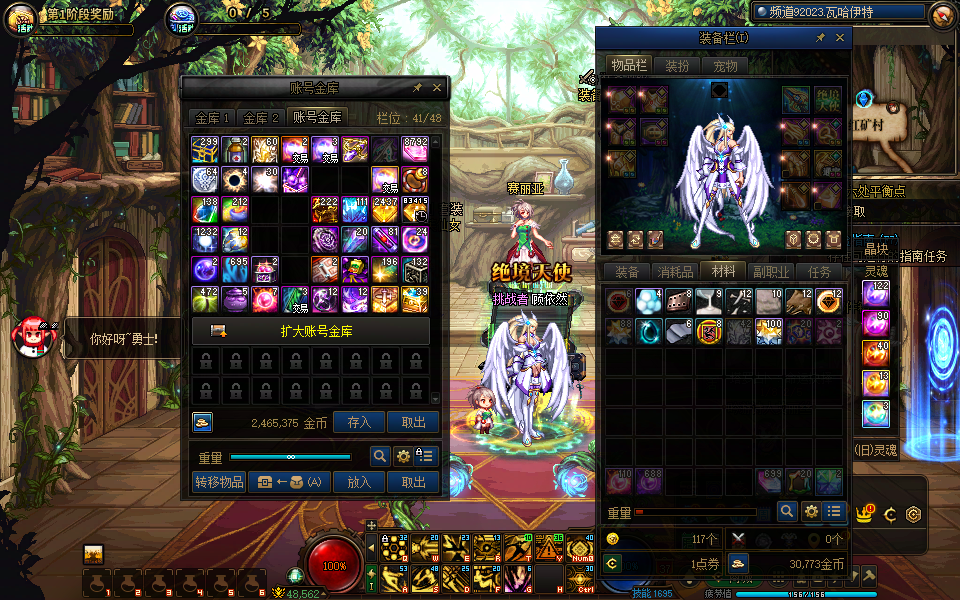Image resolution: width=960 pixels, height=600 pixels.
Task: Open the 副职业 sub-profession tab
Action: click(x=771, y=272)
